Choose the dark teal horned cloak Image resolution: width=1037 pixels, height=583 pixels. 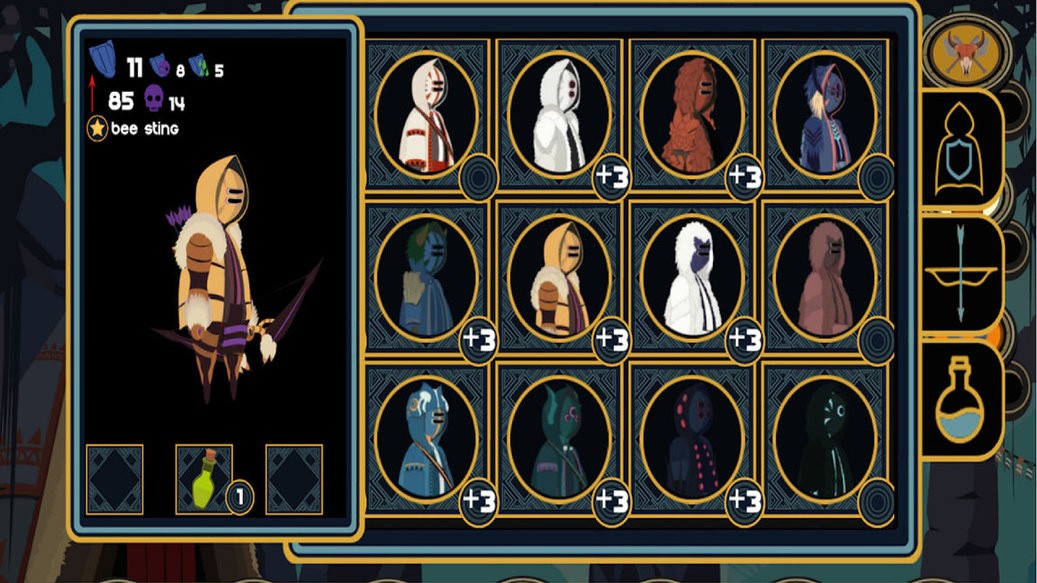click(559, 439)
